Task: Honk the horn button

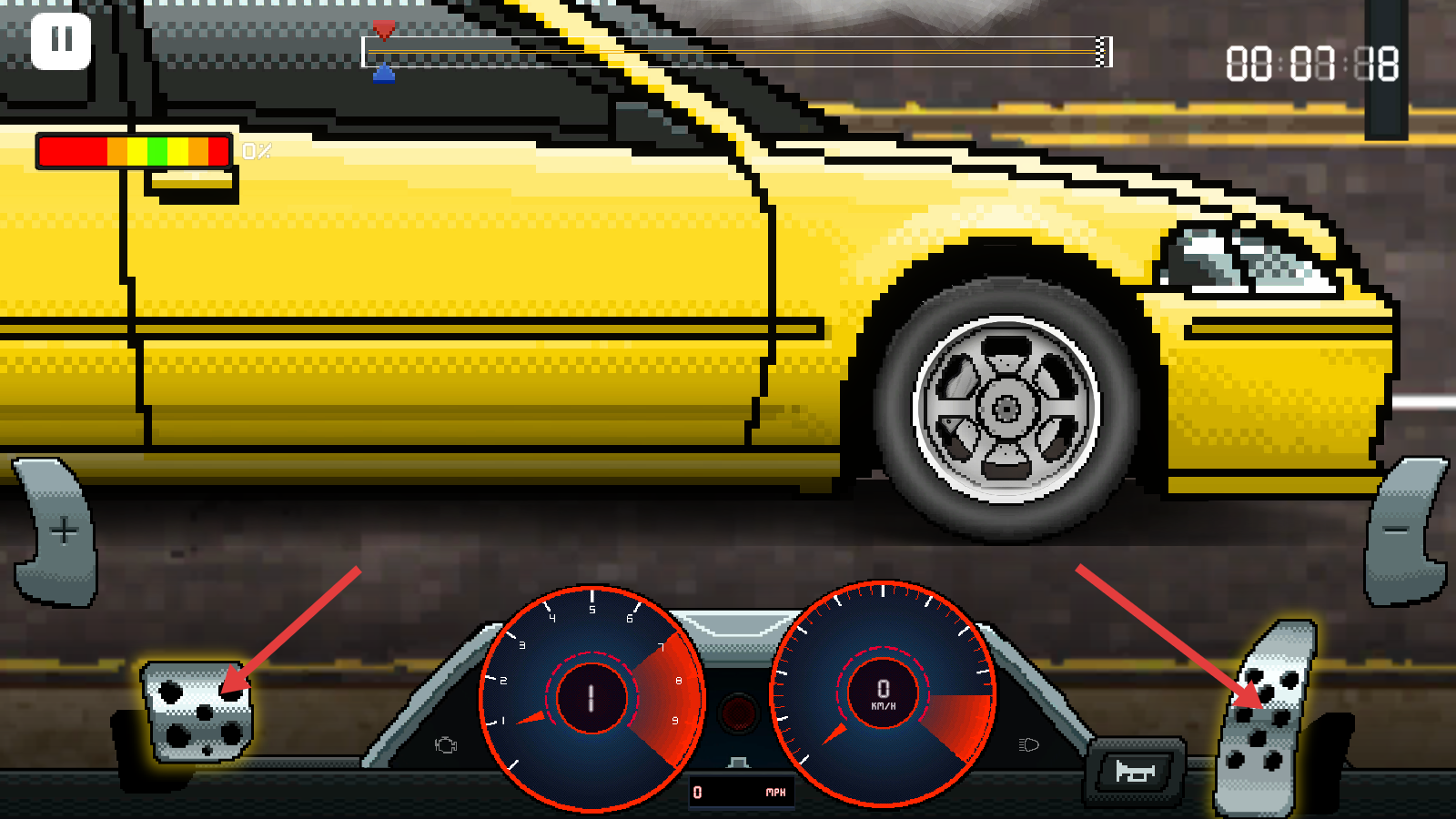Action: [1136, 773]
